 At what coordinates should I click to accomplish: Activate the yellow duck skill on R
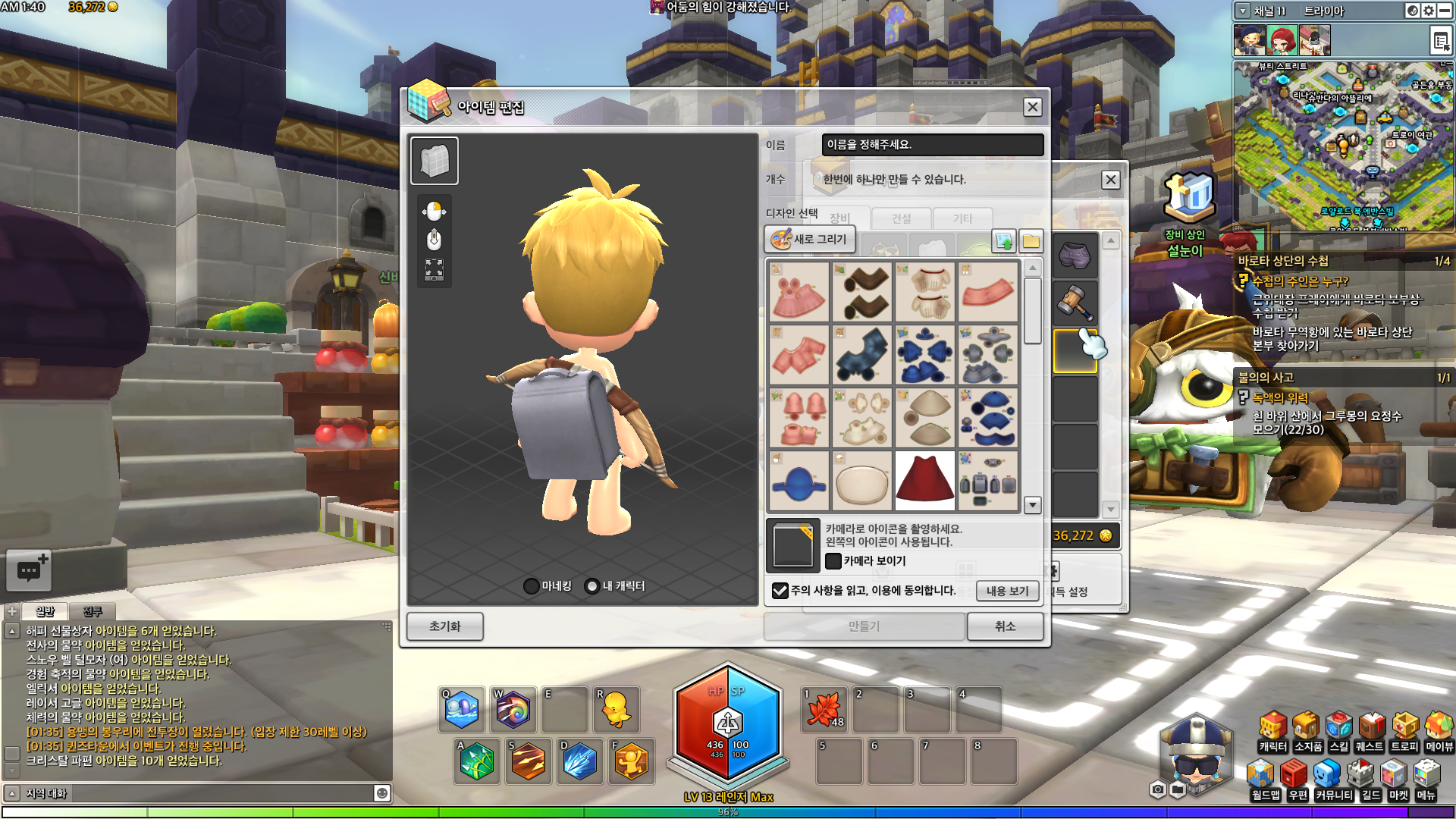pyautogui.click(x=615, y=710)
